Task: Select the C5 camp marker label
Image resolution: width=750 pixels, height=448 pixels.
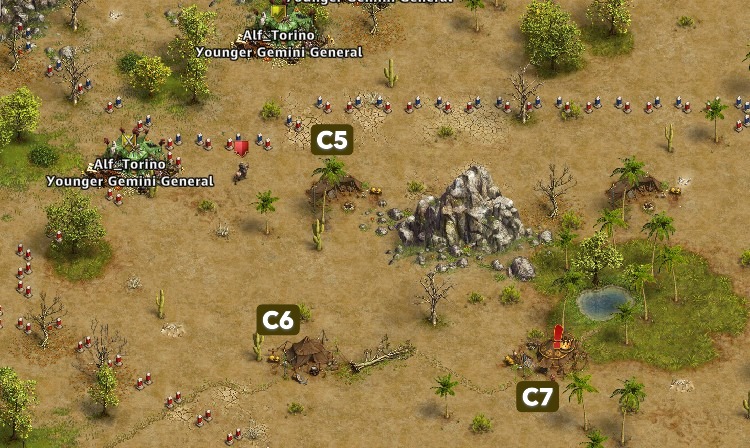Action: (x=332, y=140)
